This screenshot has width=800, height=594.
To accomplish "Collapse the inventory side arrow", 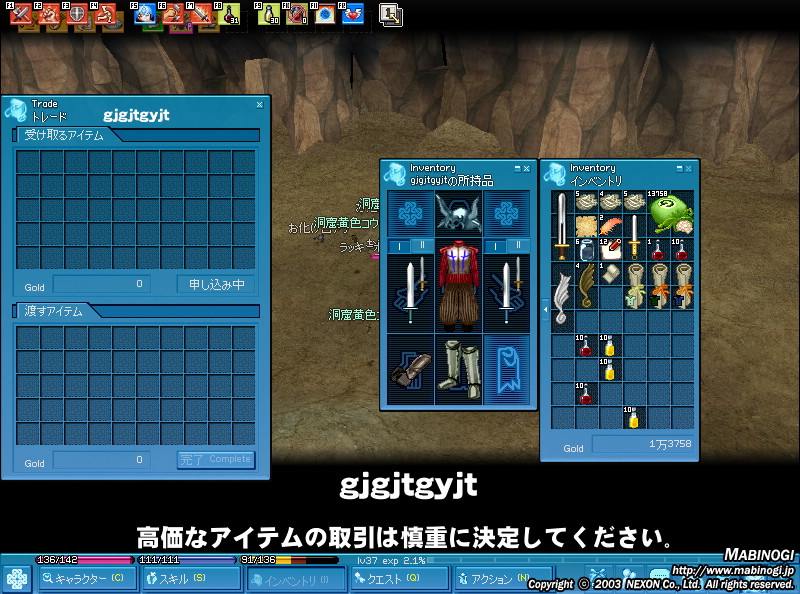I will coord(545,311).
